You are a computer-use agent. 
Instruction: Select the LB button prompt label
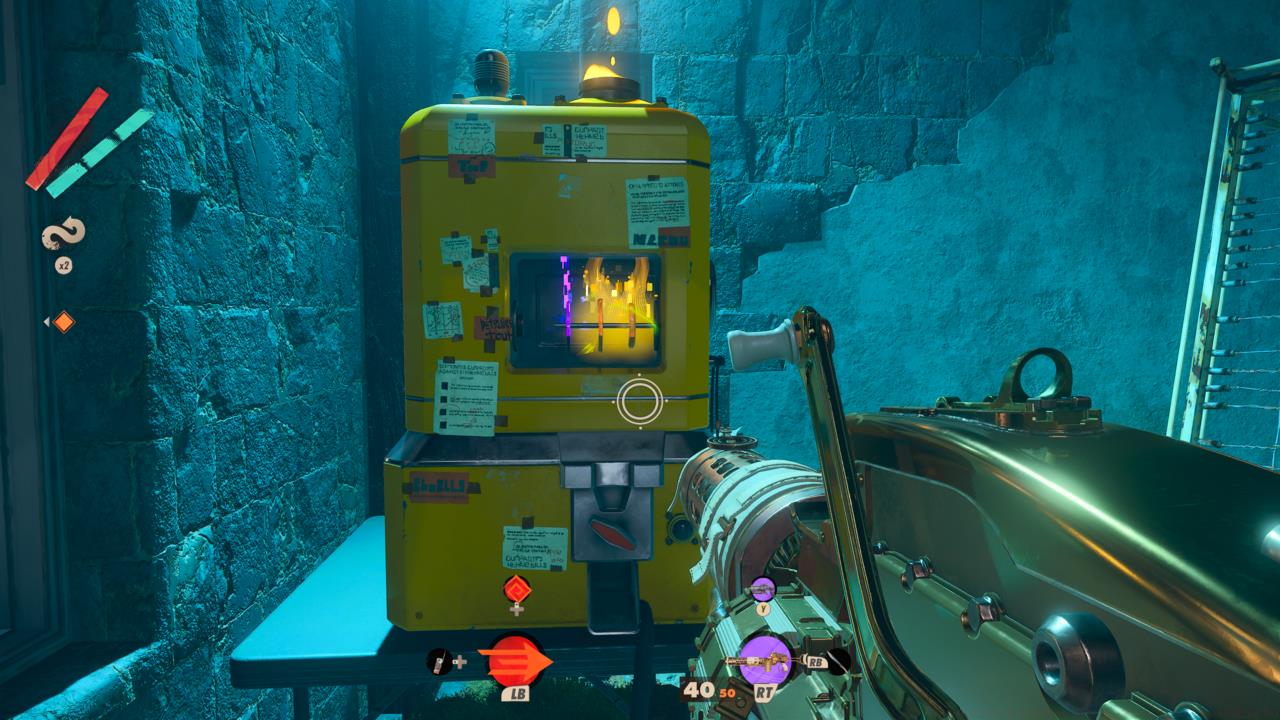click(517, 694)
